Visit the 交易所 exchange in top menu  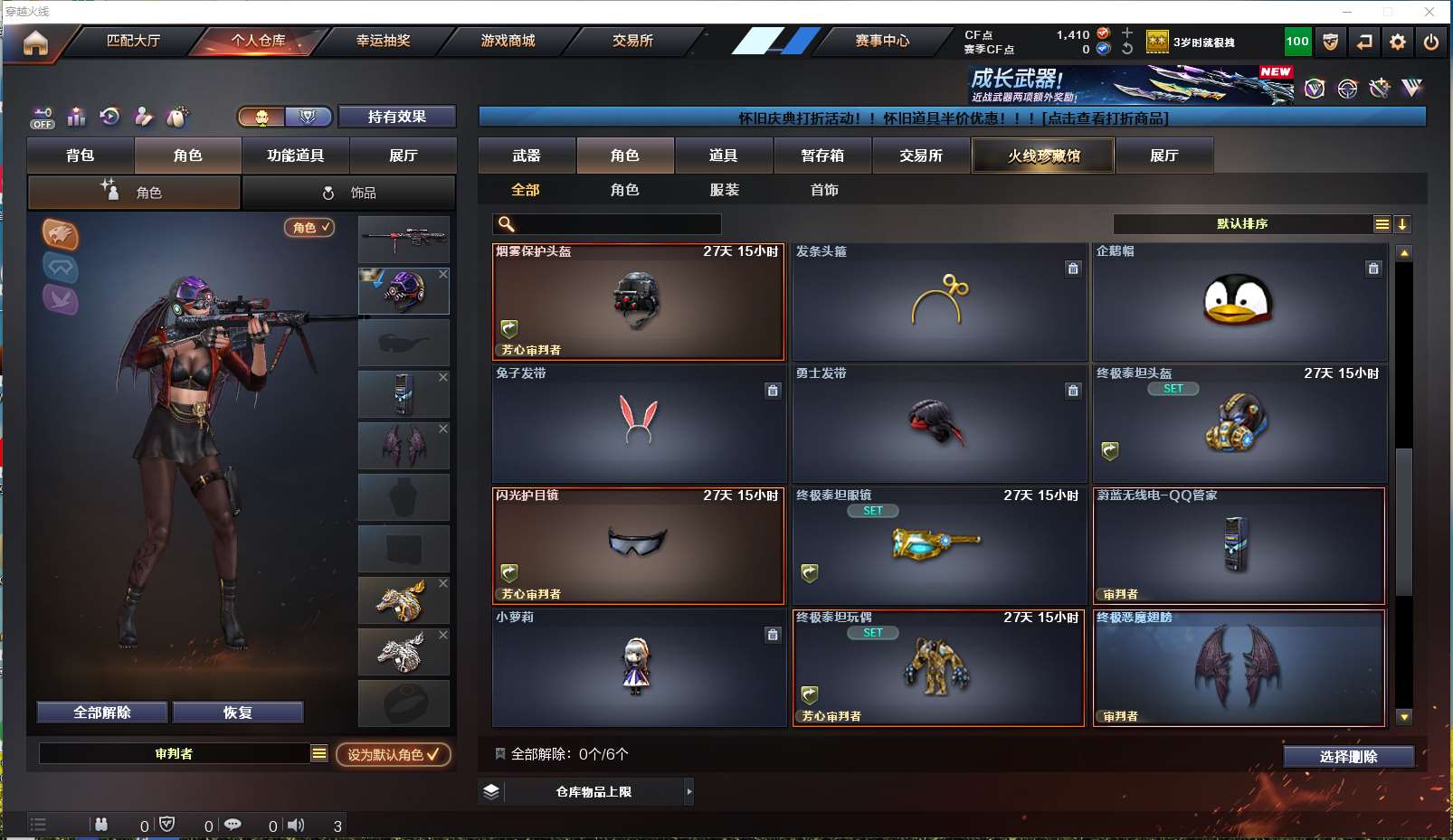(632, 41)
